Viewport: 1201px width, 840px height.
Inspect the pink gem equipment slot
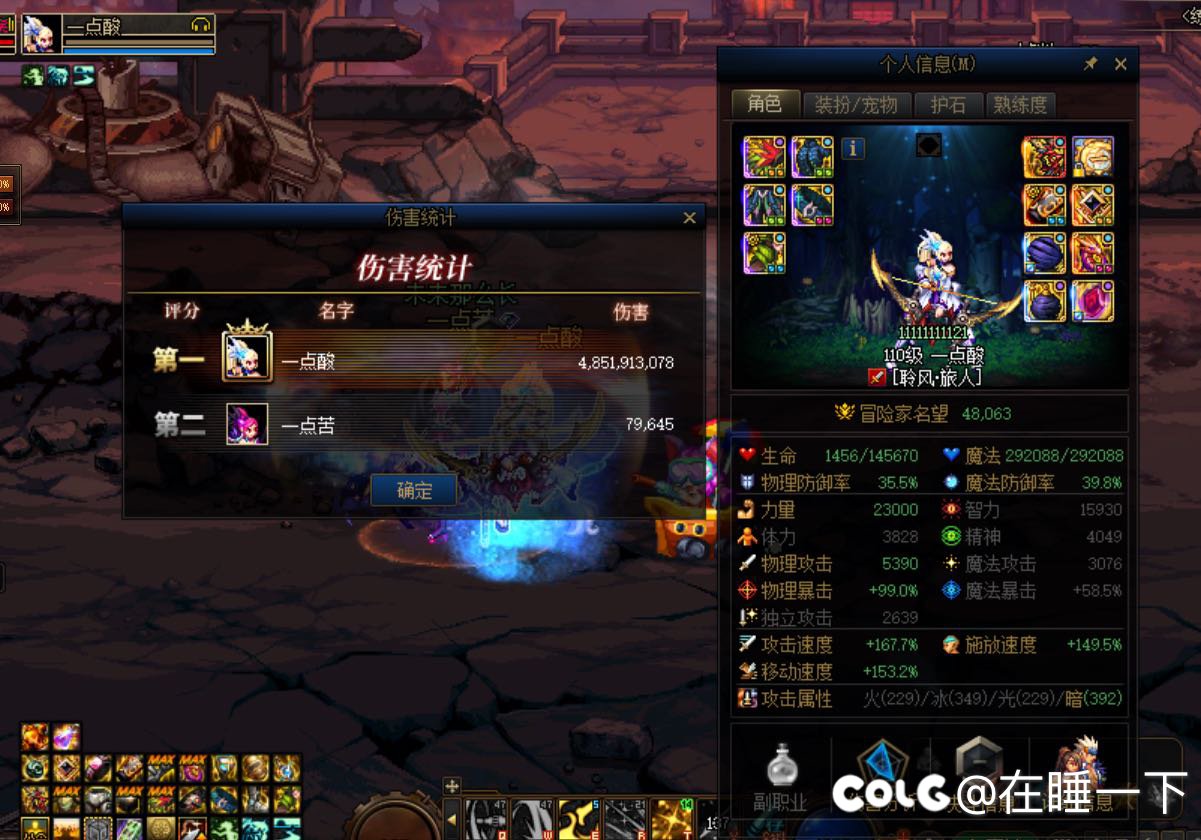point(1093,301)
